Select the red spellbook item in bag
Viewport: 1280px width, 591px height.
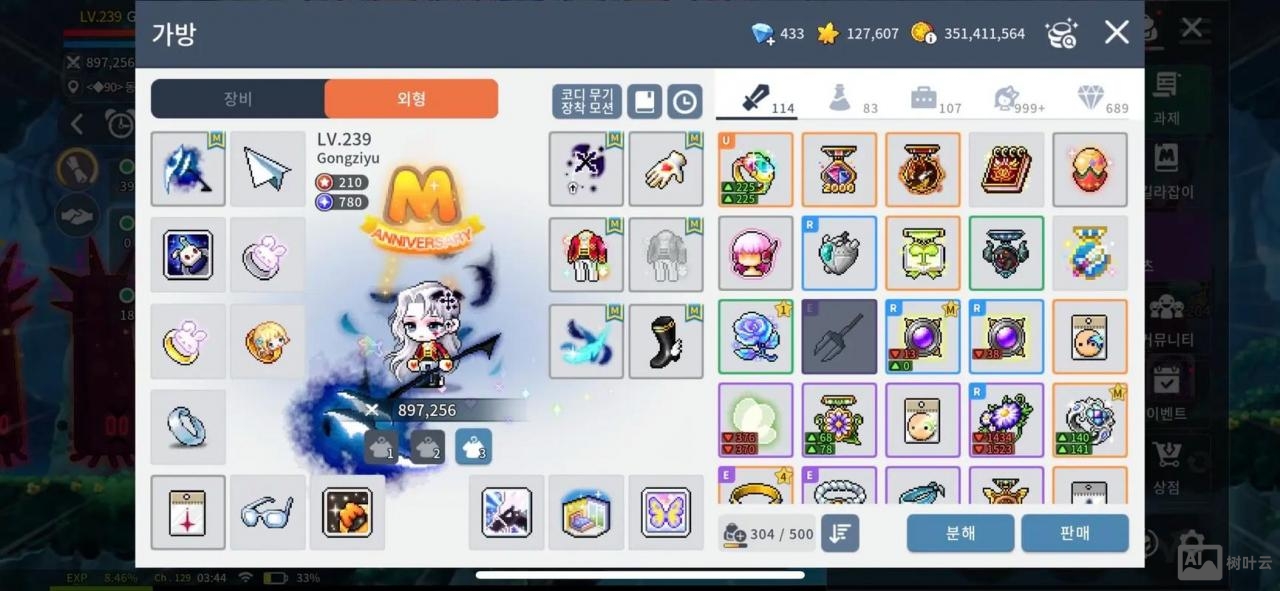click(1006, 169)
